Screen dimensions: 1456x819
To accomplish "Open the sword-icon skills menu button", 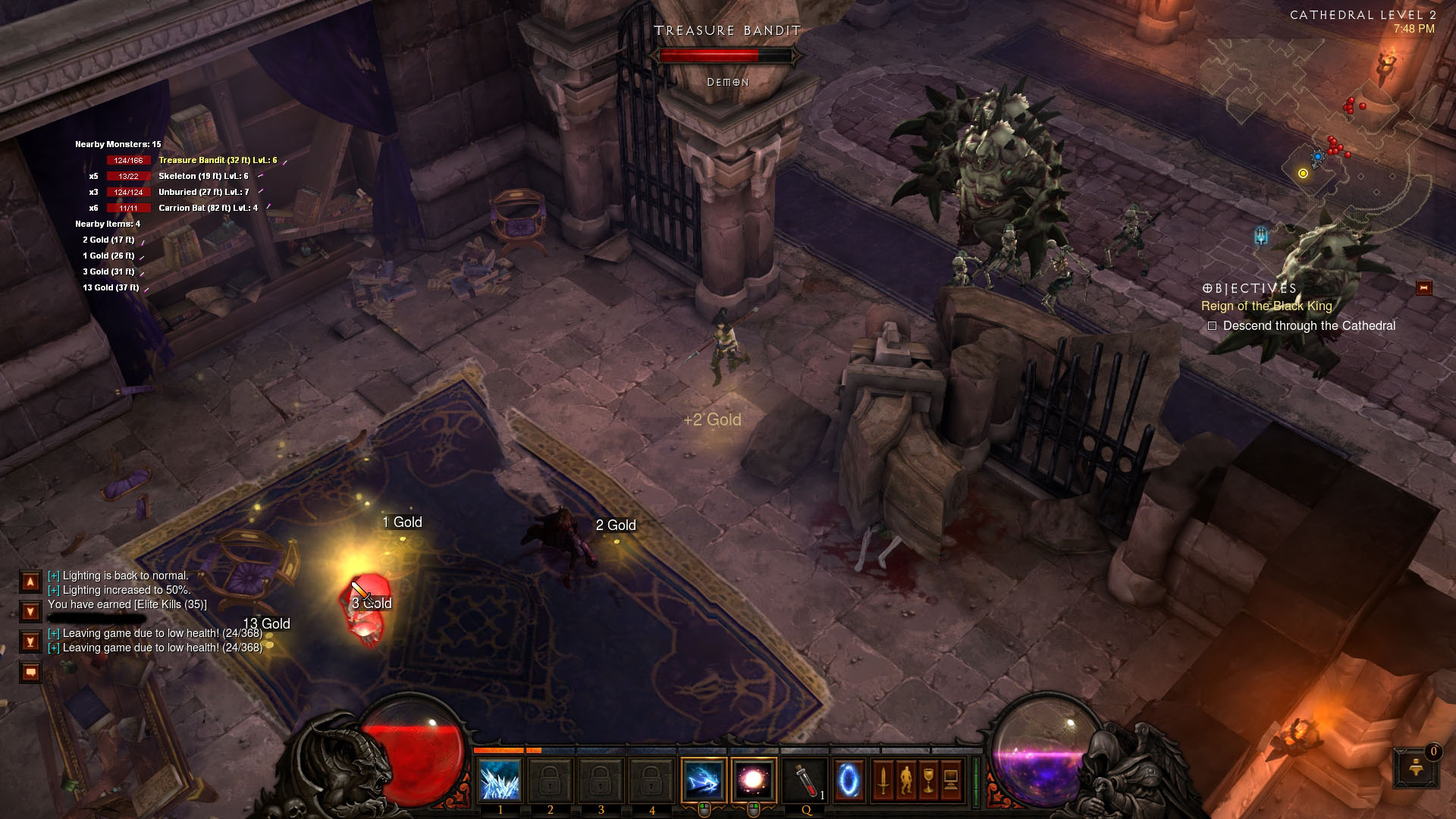I will pyautogui.click(x=883, y=780).
